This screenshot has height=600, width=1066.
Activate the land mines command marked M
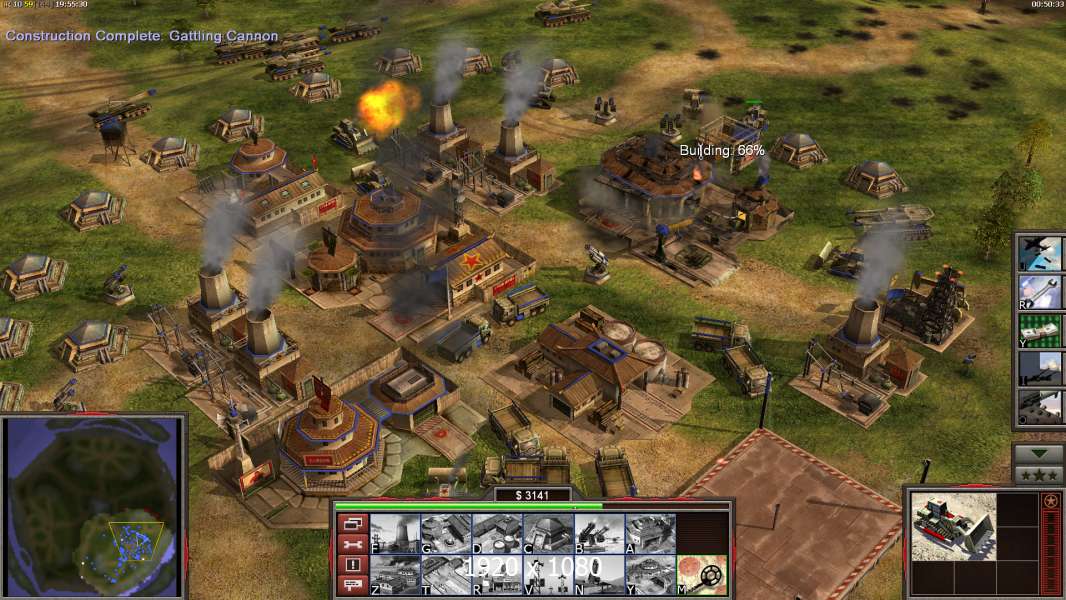pyautogui.click(x=701, y=574)
